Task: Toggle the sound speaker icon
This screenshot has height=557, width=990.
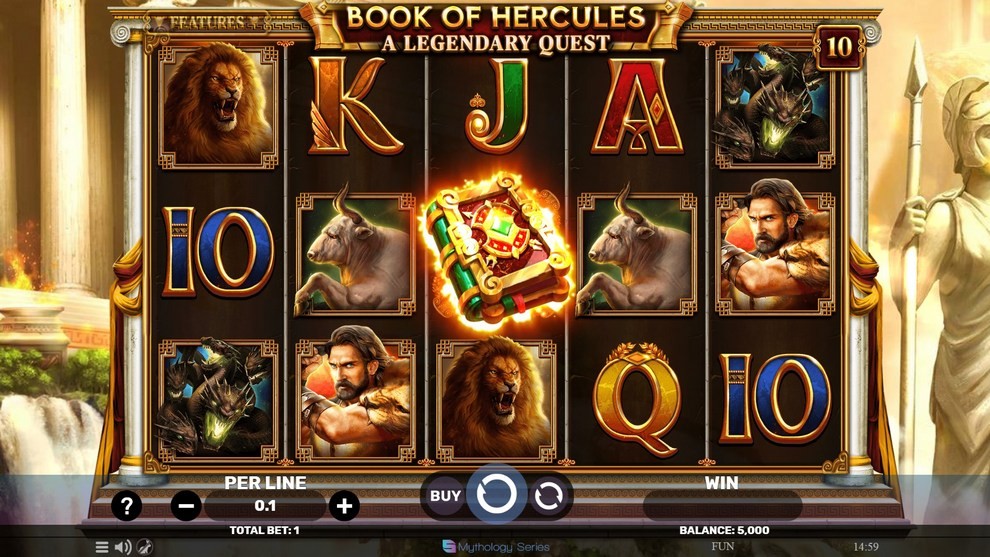Action: 123,547
